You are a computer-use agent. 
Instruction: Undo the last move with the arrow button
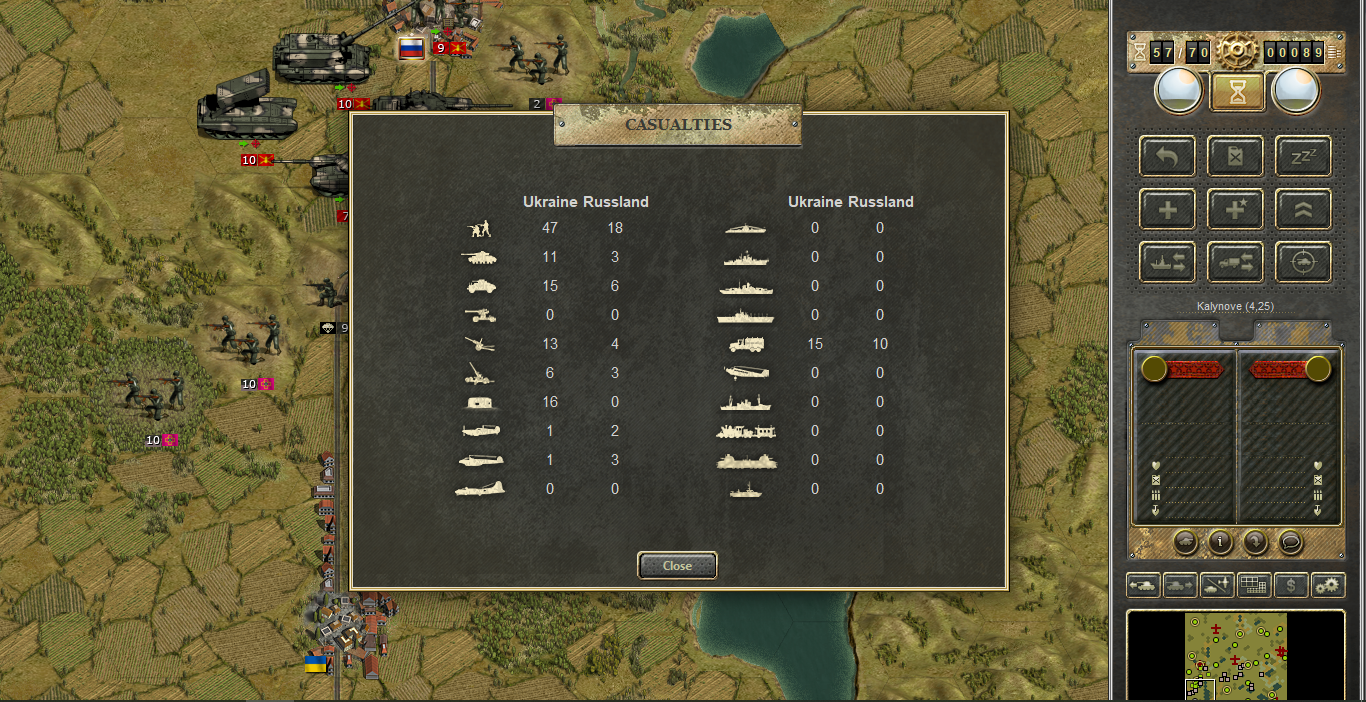(1167, 156)
